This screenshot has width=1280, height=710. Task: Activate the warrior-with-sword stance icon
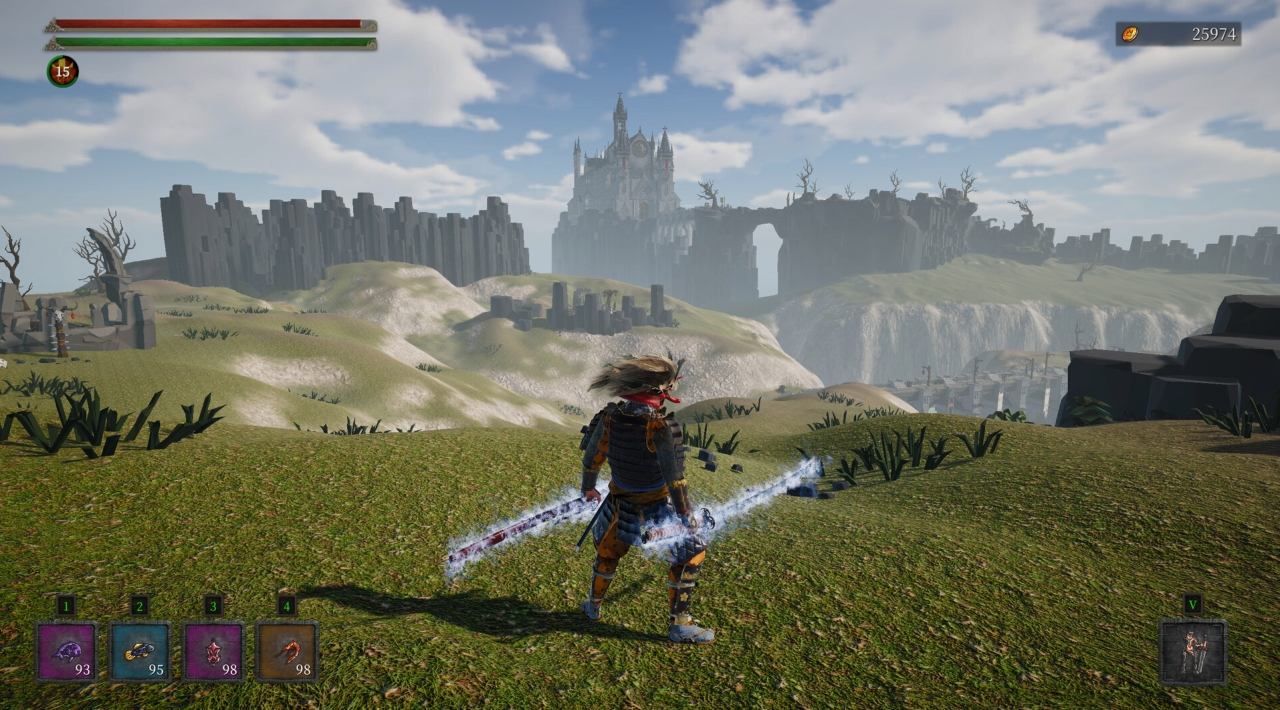pyautogui.click(x=1192, y=652)
